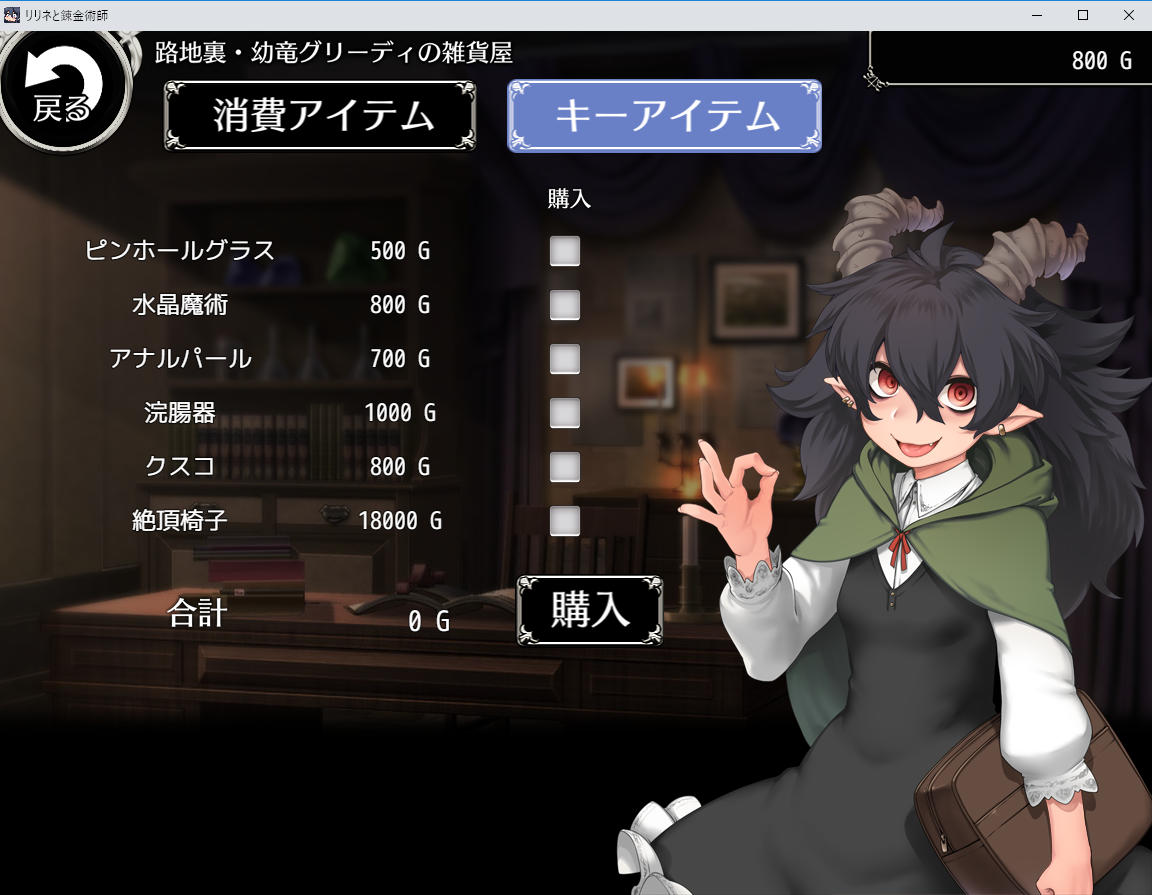Mark the 1000 G item checkbox
The image size is (1152, 895).
pyautogui.click(x=565, y=413)
